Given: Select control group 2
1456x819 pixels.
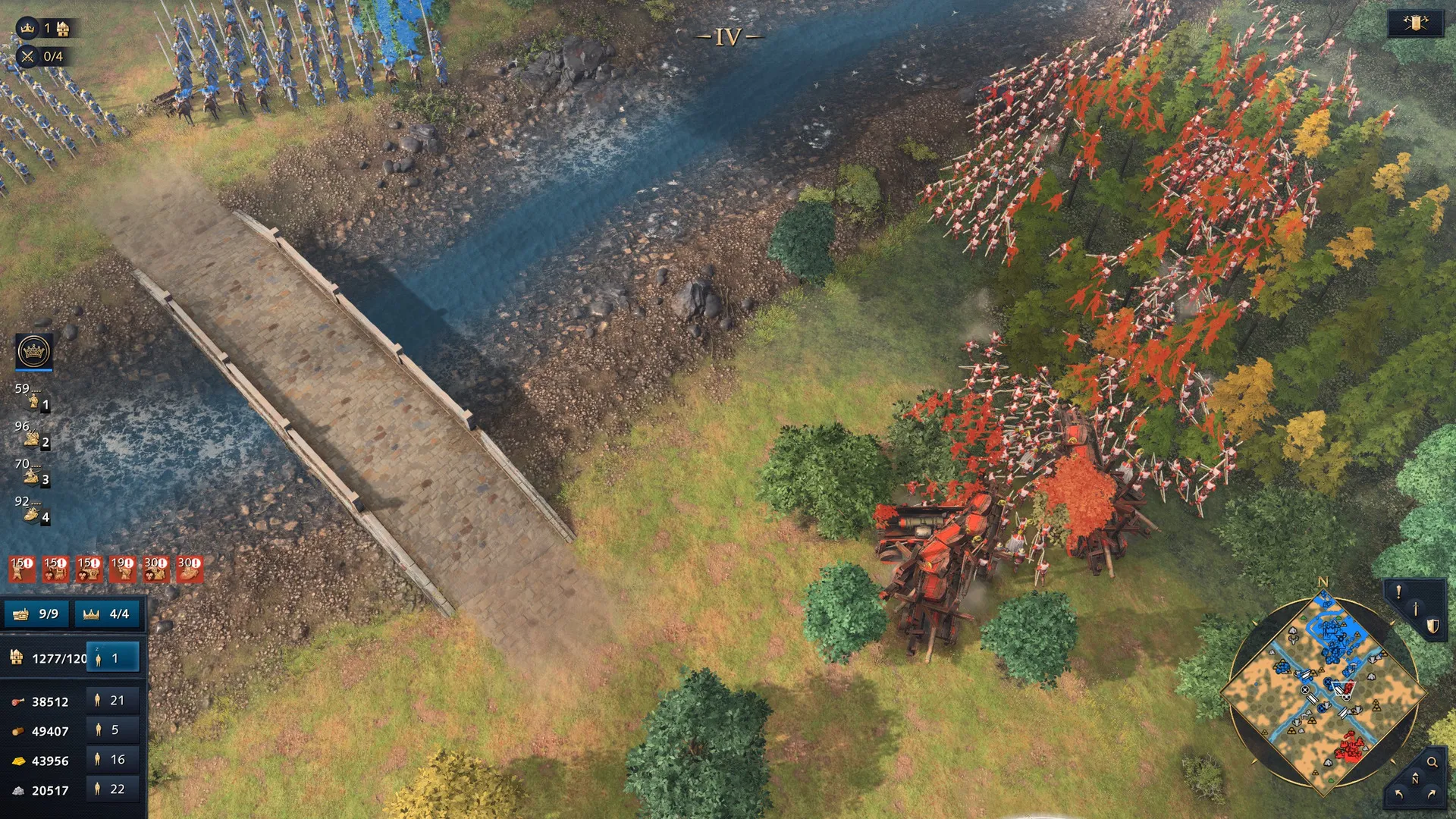Looking at the screenshot, I should pos(33,438).
